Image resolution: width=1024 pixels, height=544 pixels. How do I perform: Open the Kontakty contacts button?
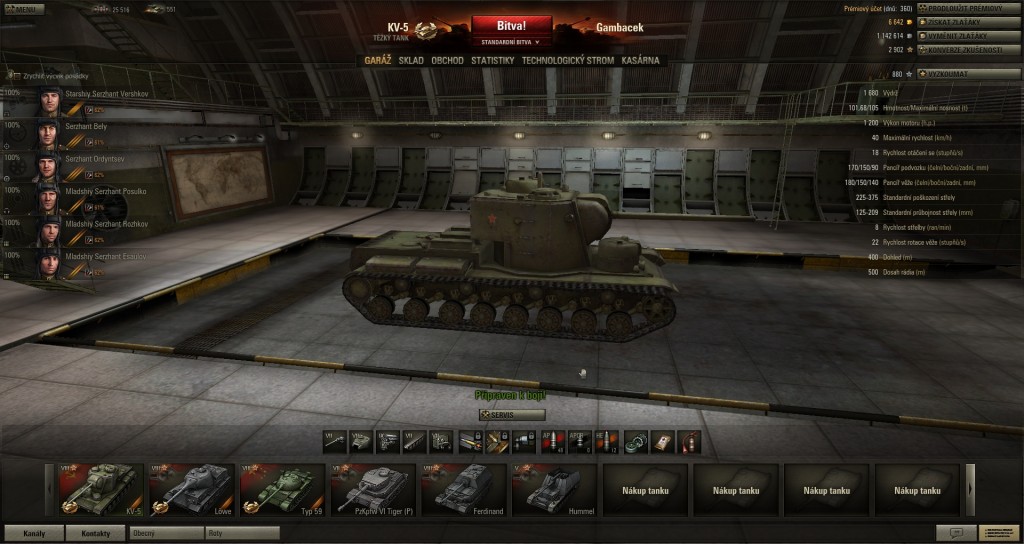[x=95, y=533]
